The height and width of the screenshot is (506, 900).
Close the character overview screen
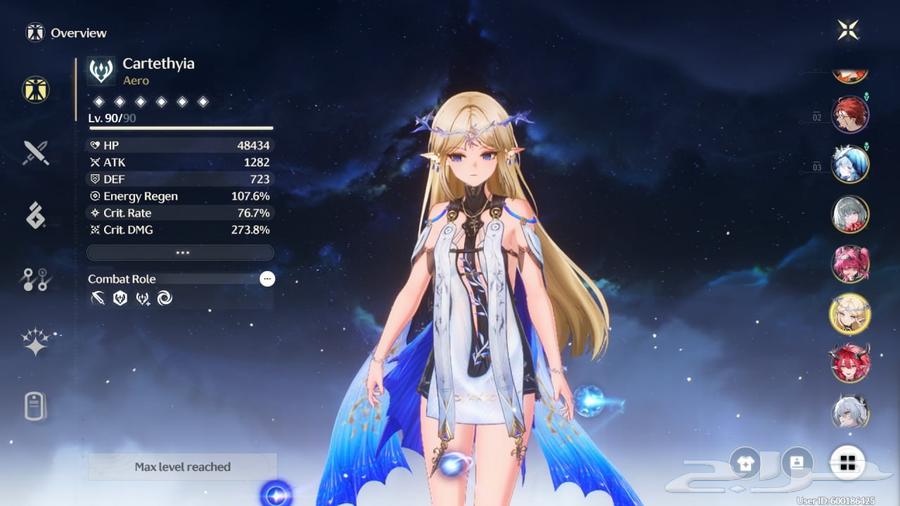(848, 30)
